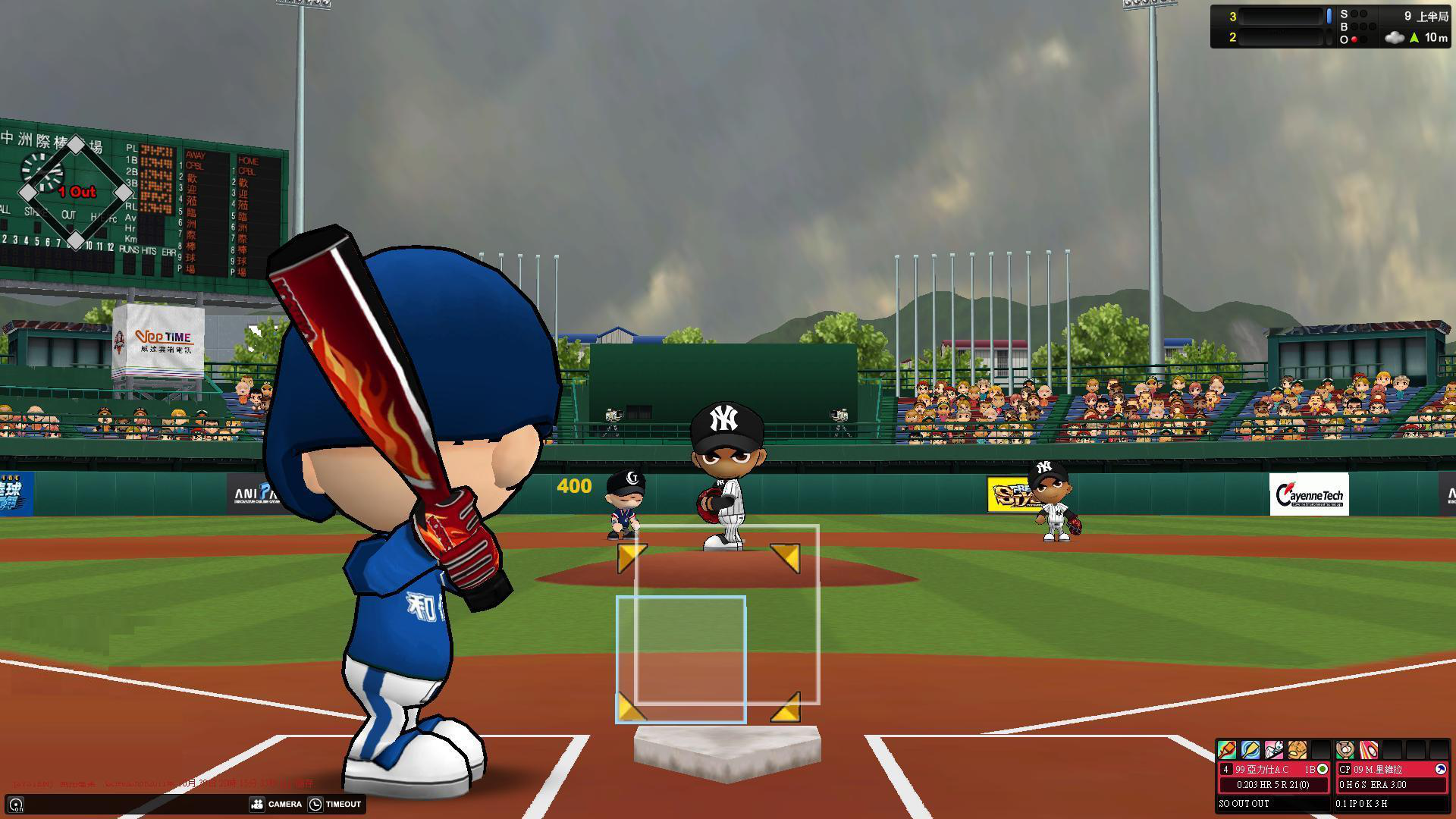Call a TIMEOUT
This screenshot has height=819, width=1456.
pos(334,804)
